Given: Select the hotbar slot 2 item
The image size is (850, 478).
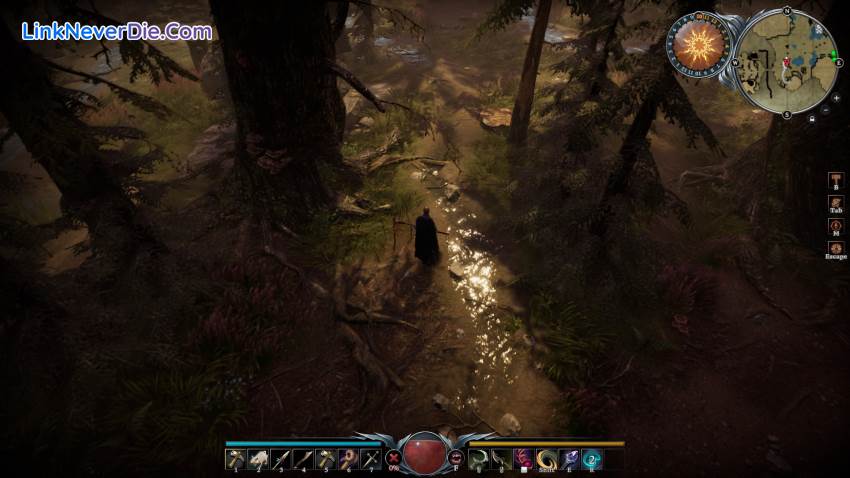Looking at the screenshot, I should click(x=258, y=459).
